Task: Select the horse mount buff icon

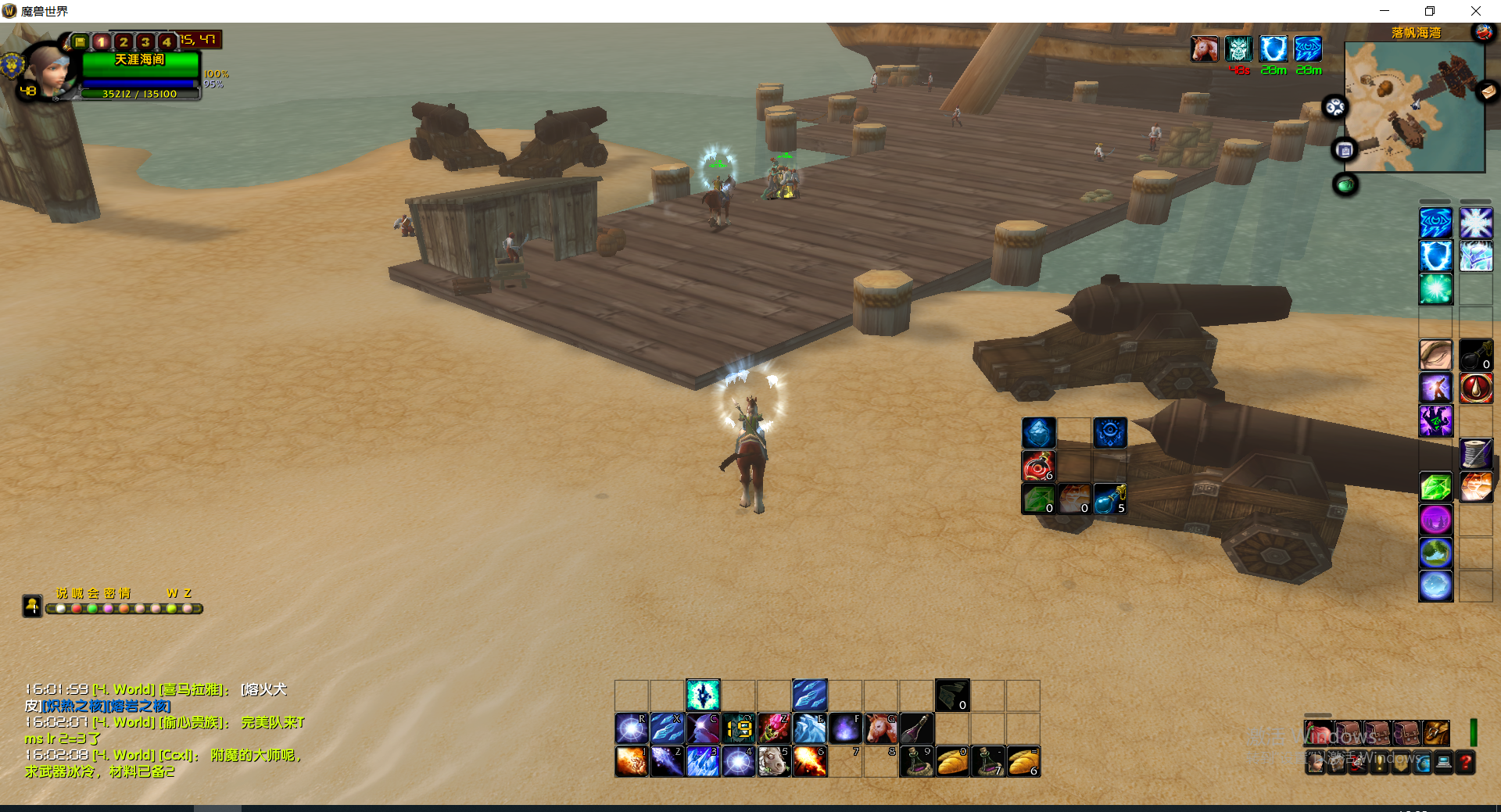Action: pos(1205,49)
